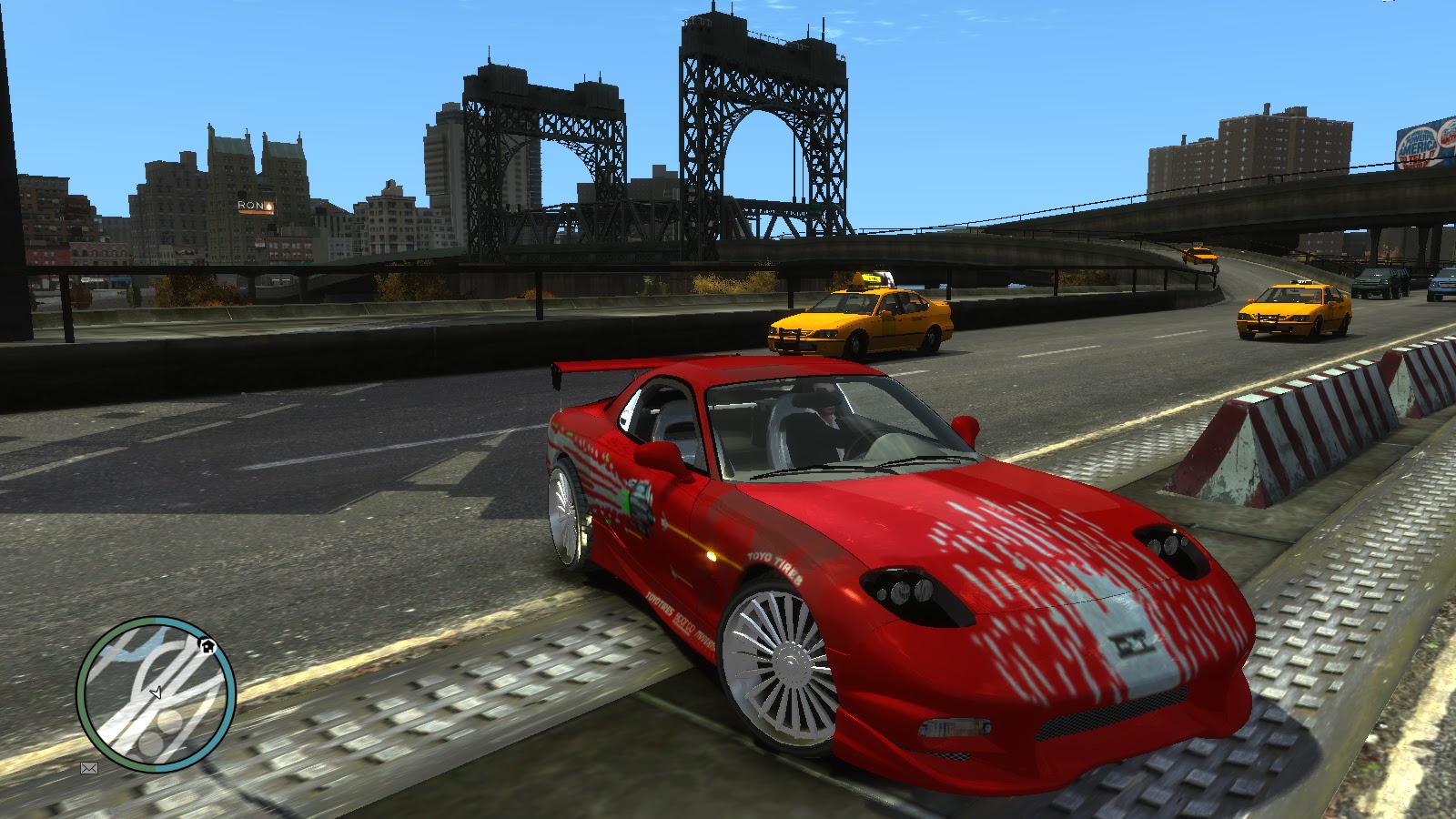Open the envelope message icon below the radar
Screen dimensions: 1456x819
88,770
